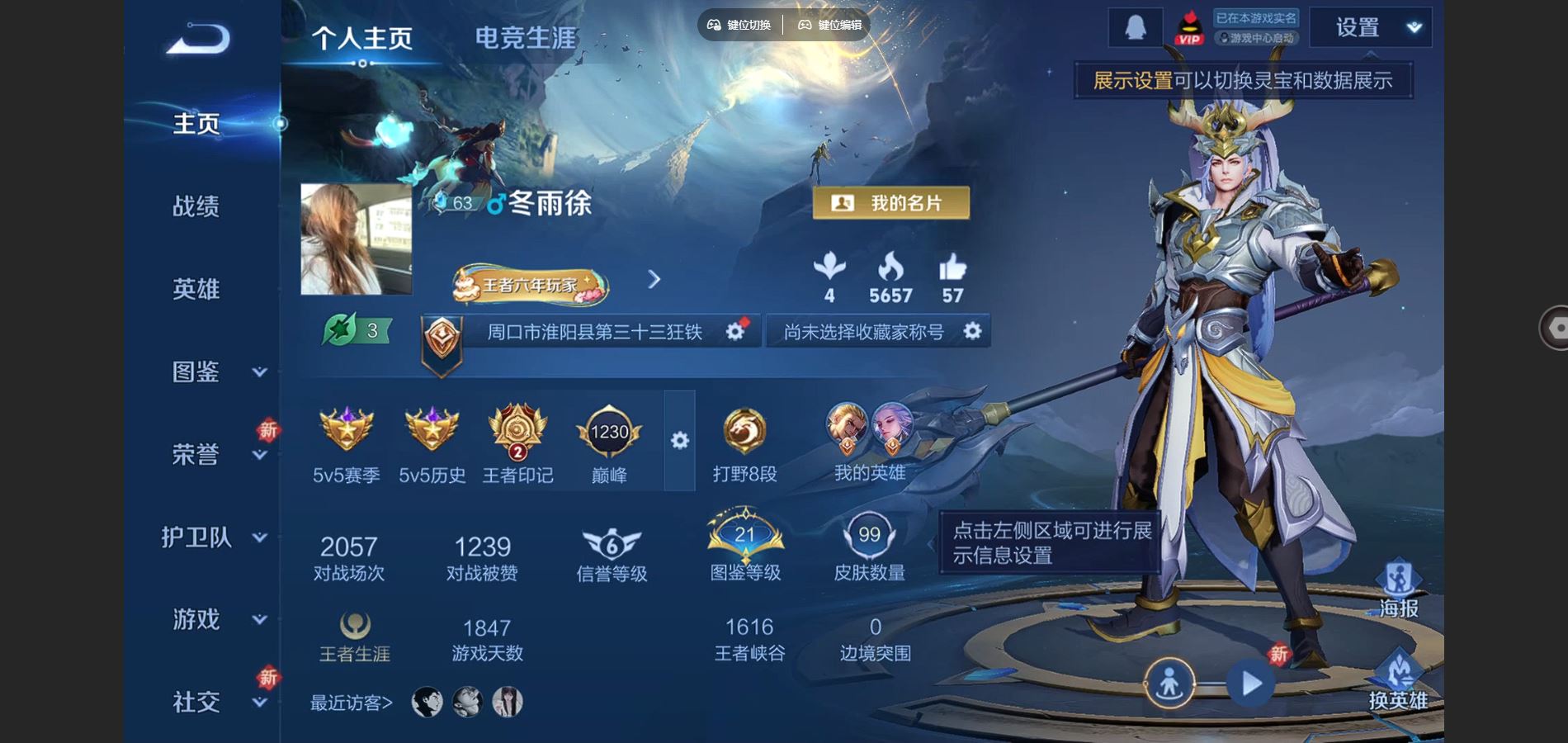This screenshot has height=743, width=1568.
Task: Tap 换英雄 to change hero
Action: [x=1398, y=681]
